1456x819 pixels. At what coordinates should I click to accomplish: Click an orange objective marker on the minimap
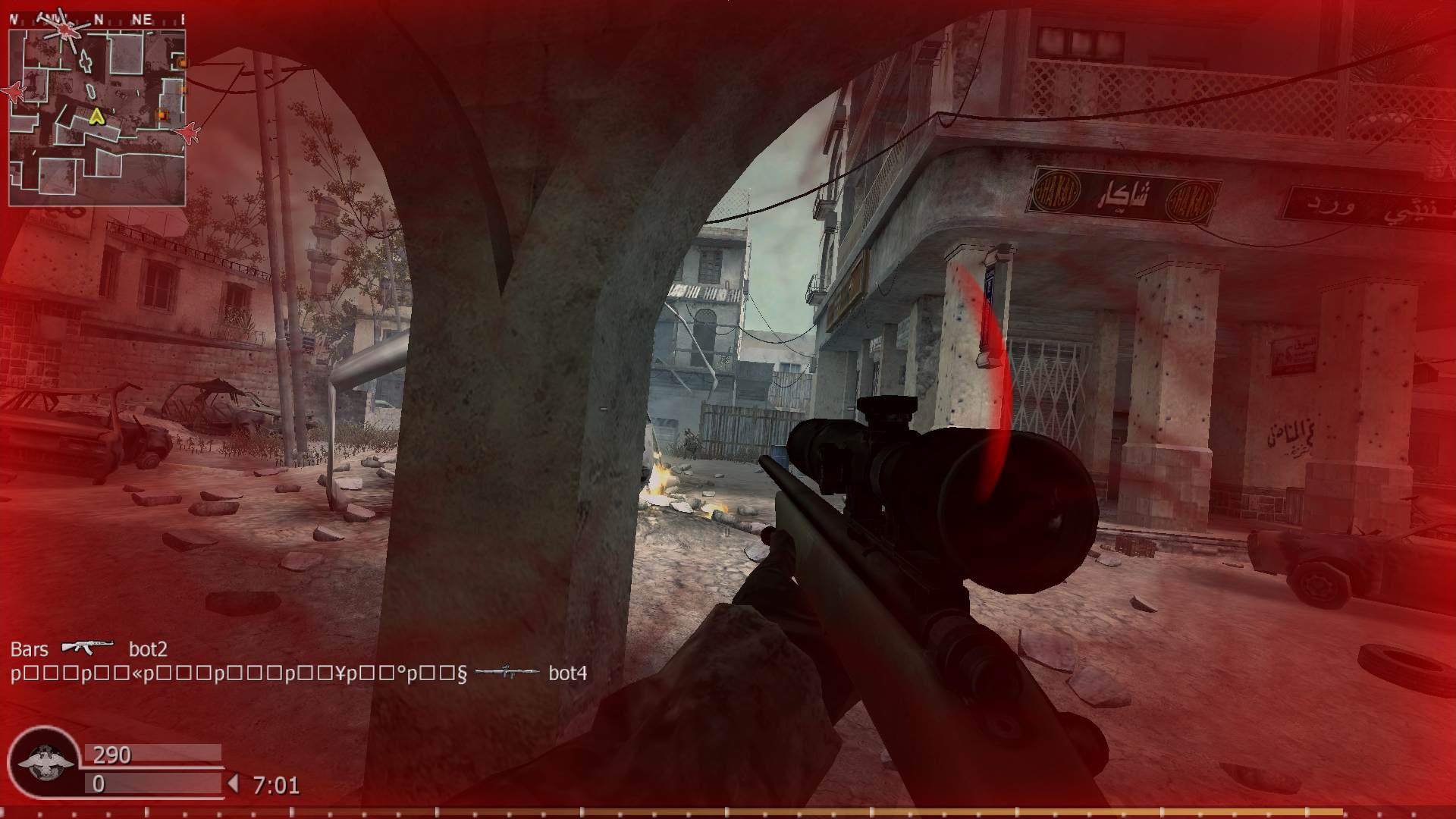click(x=162, y=115)
